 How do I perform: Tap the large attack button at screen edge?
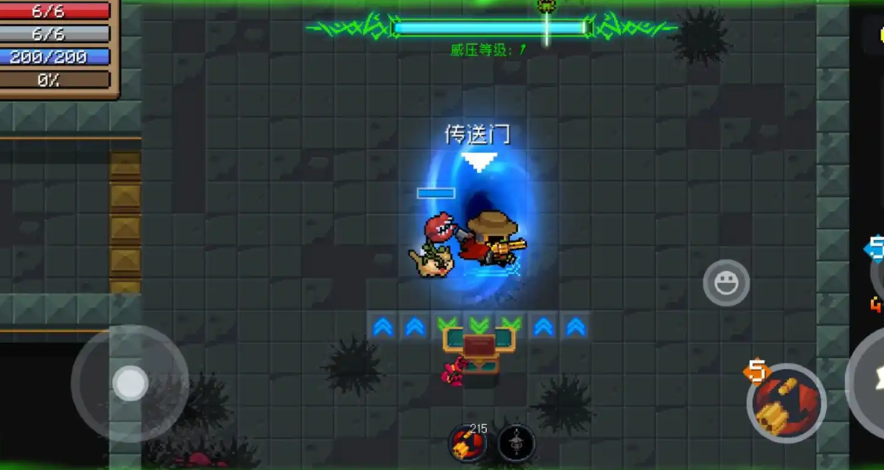869,378
